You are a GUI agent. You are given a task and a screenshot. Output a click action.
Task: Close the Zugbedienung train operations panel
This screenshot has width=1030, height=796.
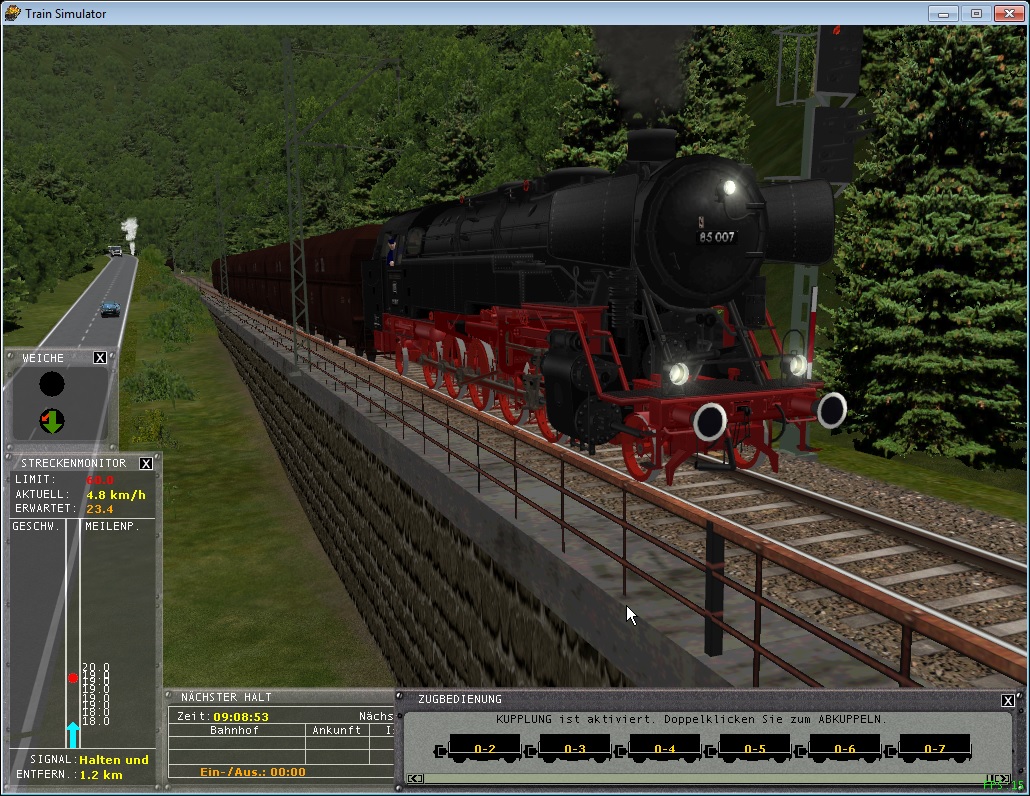pyautogui.click(x=1008, y=700)
